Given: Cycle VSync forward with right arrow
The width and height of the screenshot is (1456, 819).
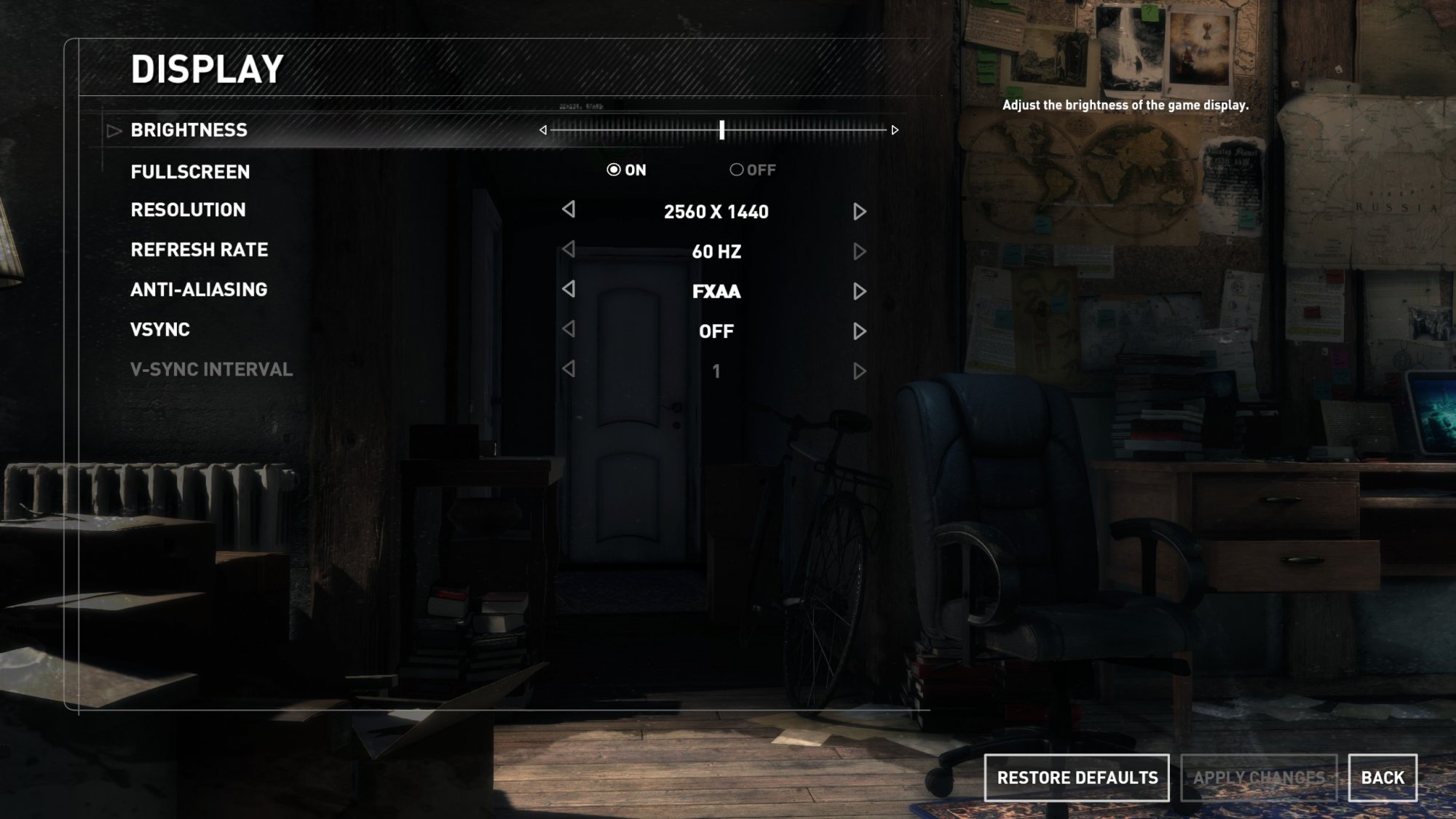Looking at the screenshot, I should click(859, 332).
